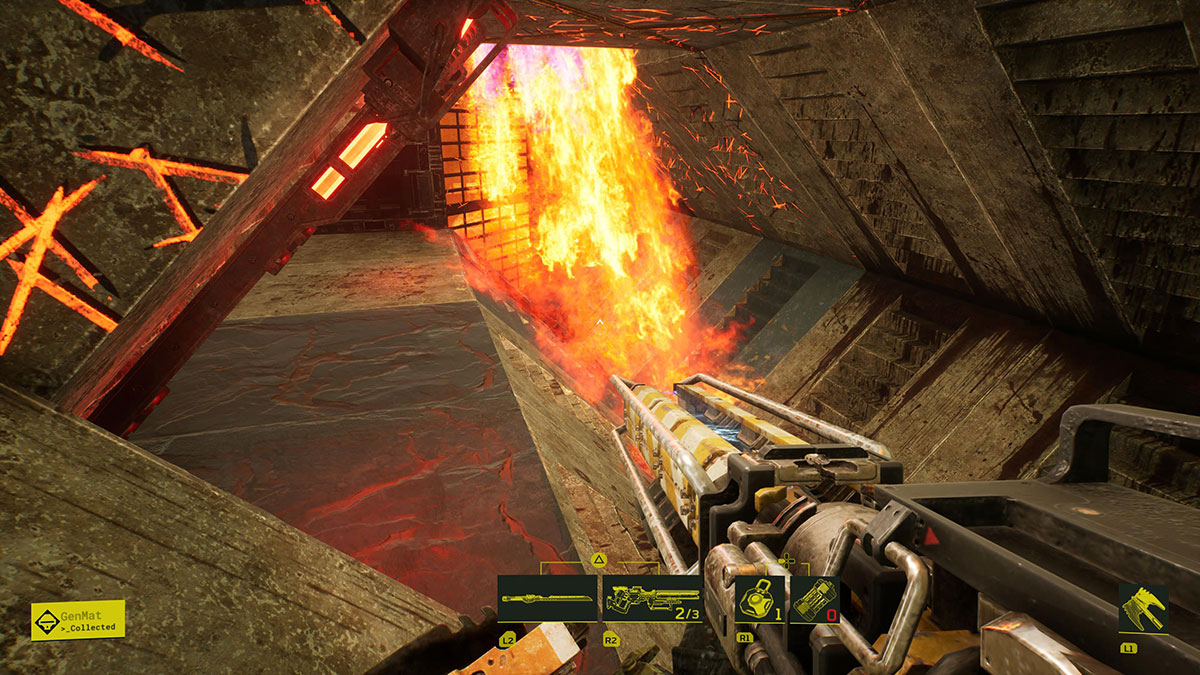The width and height of the screenshot is (1200, 675).
Task: Select the long blade melee weapon slot
Action: point(547,599)
